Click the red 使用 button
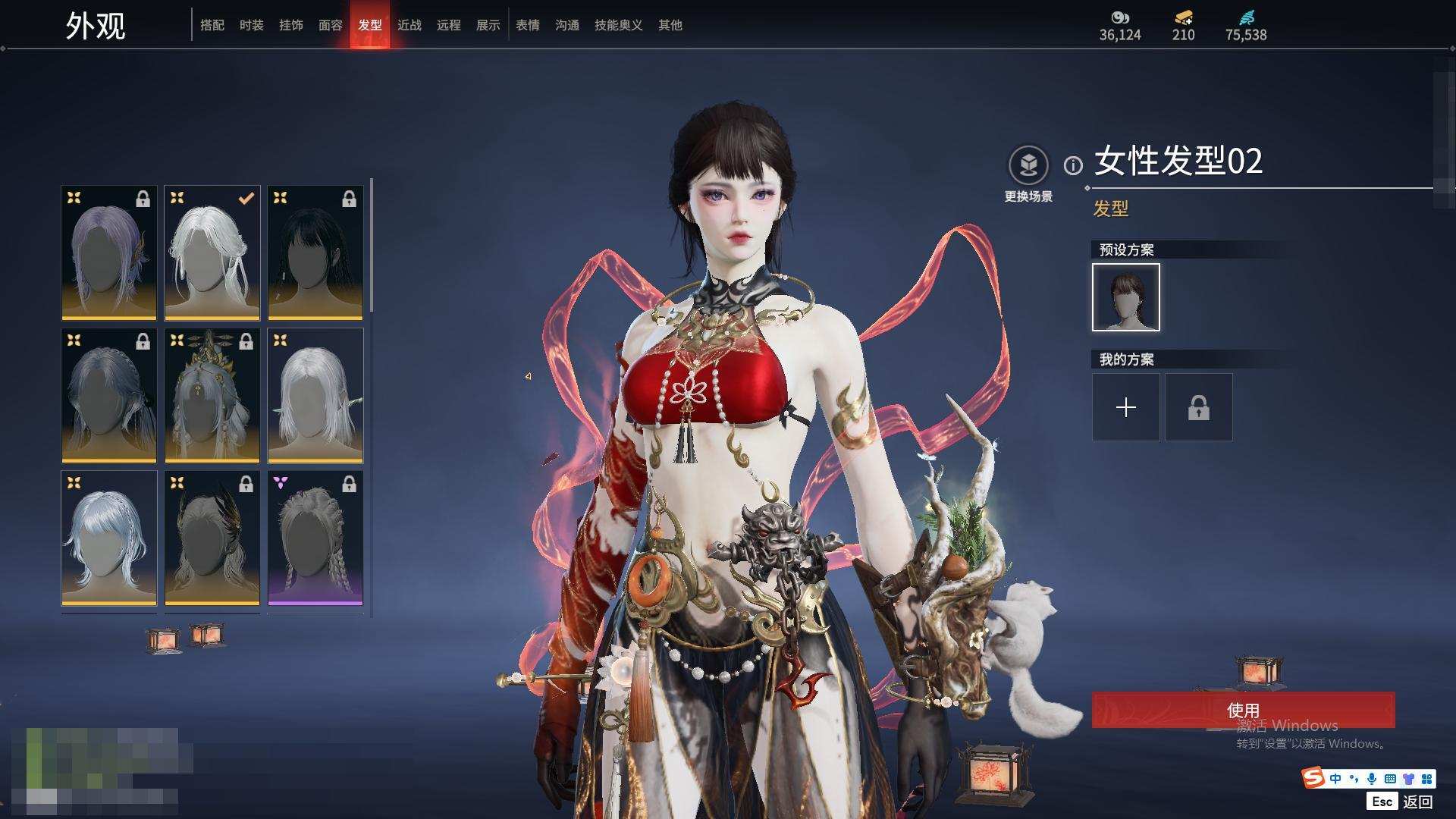Viewport: 1456px width, 819px height. [1243, 710]
